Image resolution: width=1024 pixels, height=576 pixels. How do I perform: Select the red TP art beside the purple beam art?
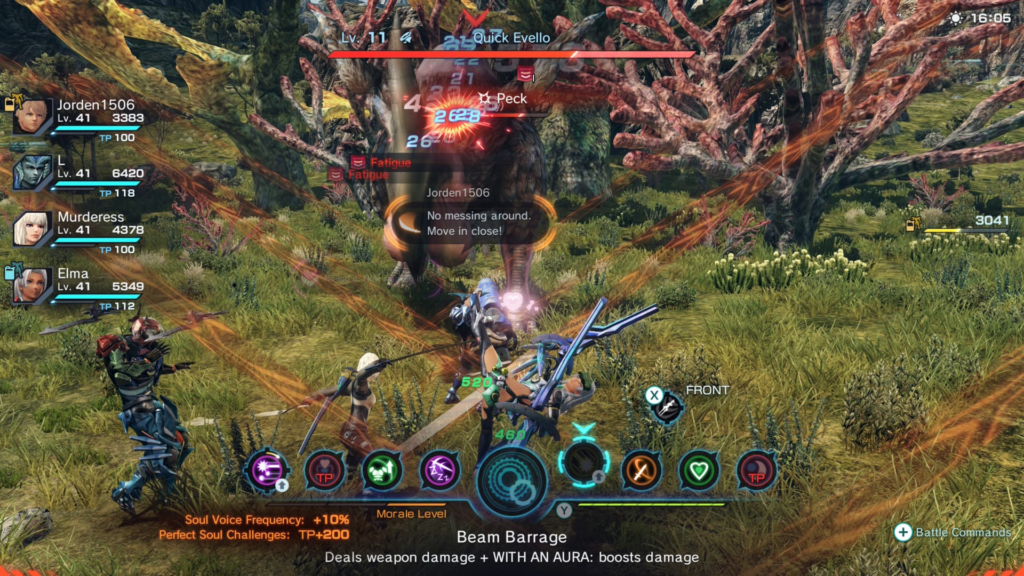click(x=324, y=469)
